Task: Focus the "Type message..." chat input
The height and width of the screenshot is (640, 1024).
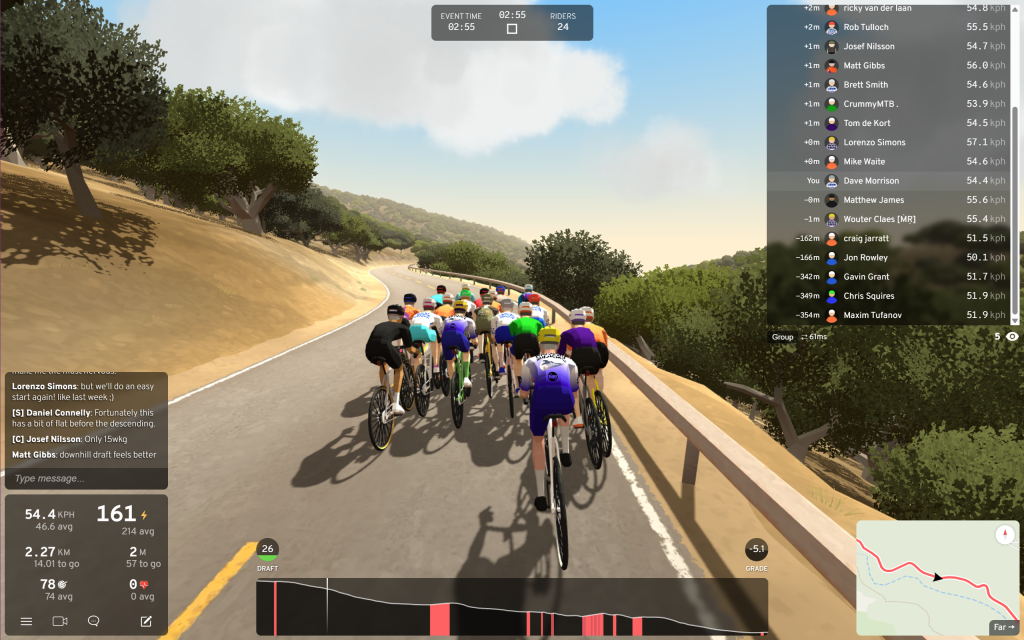Action: coord(86,479)
